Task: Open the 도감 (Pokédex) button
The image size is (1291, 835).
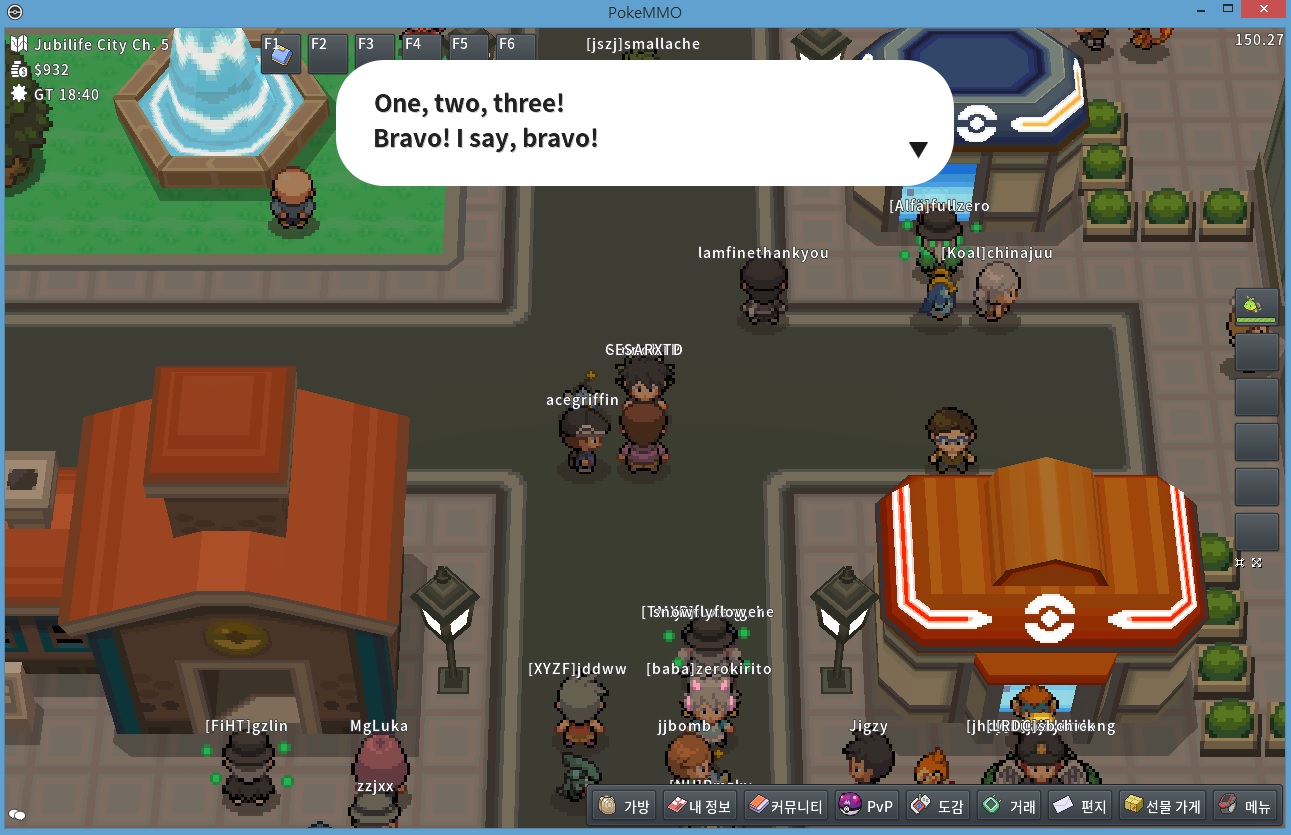Action: [x=938, y=806]
